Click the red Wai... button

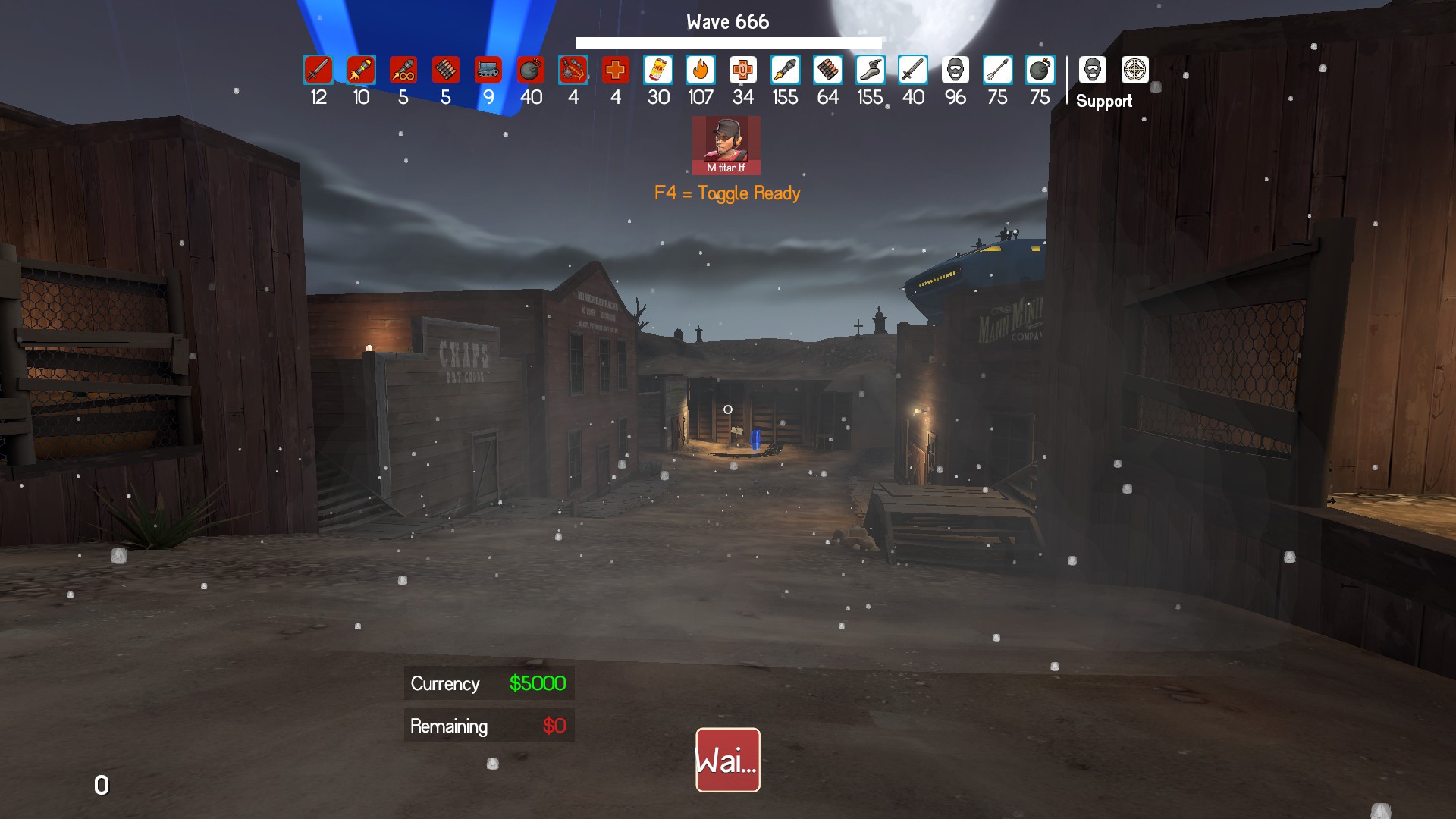[727, 760]
